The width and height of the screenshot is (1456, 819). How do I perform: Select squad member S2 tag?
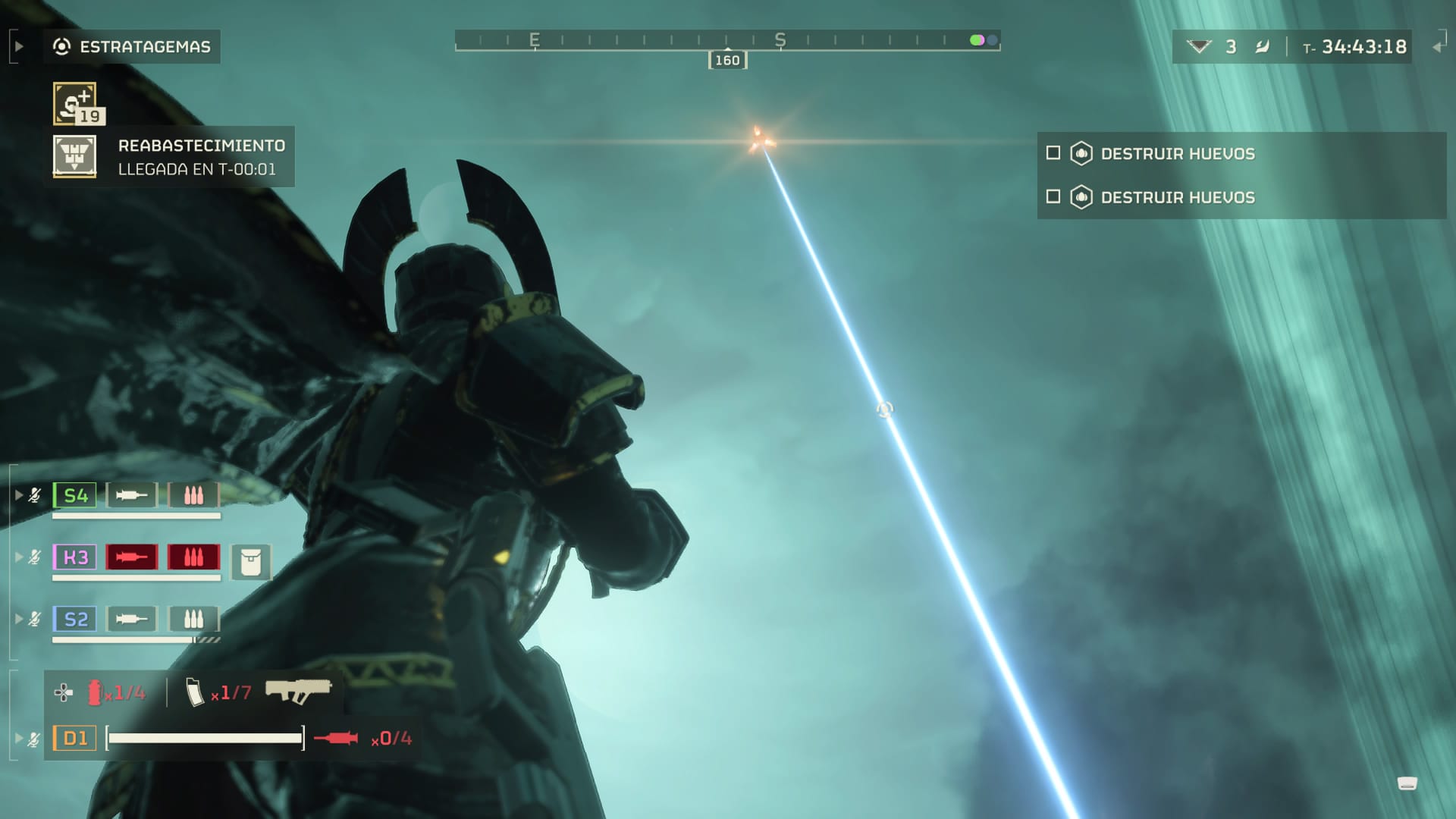[75, 620]
